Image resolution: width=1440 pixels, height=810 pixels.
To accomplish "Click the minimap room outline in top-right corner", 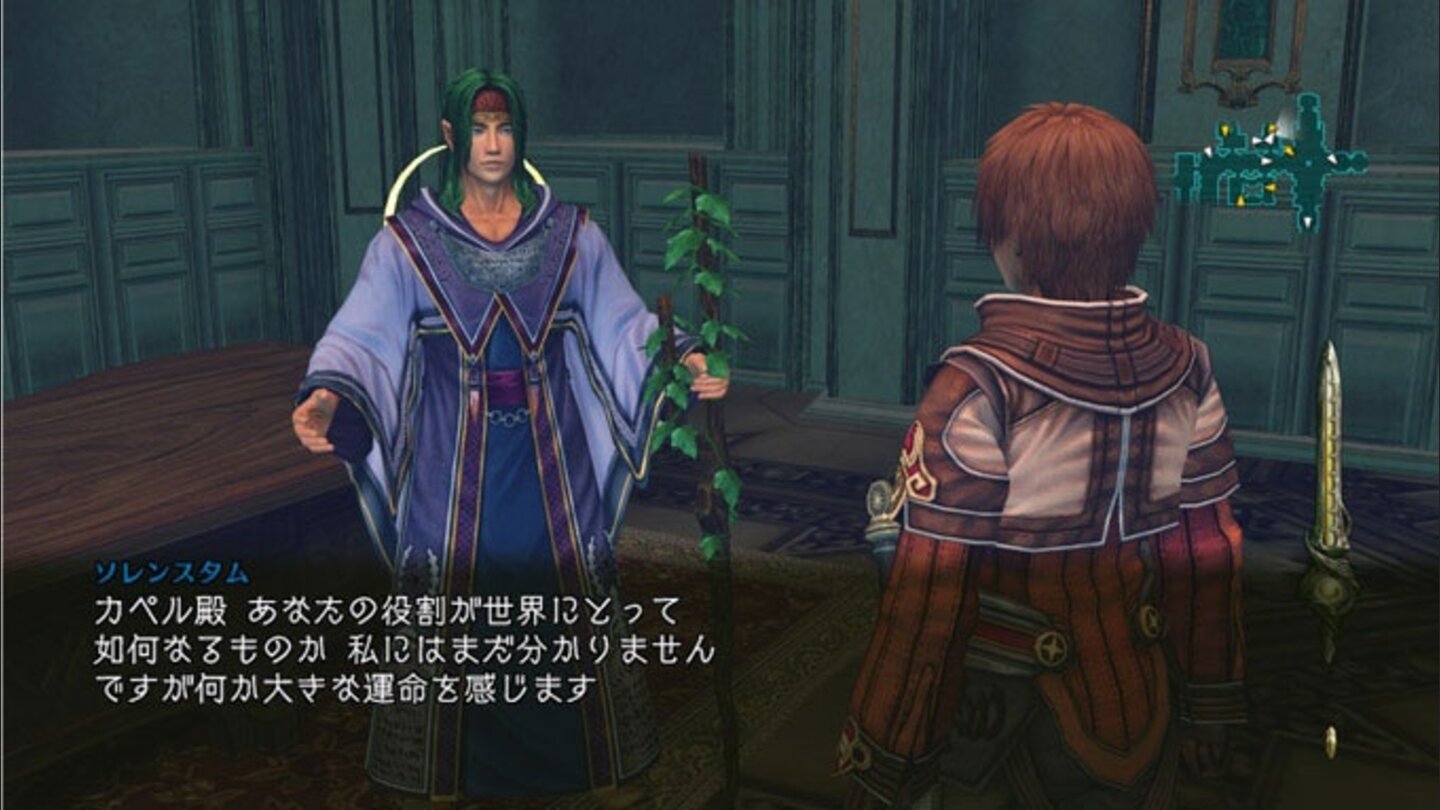I will pyautogui.click(x=1310, y=106).
